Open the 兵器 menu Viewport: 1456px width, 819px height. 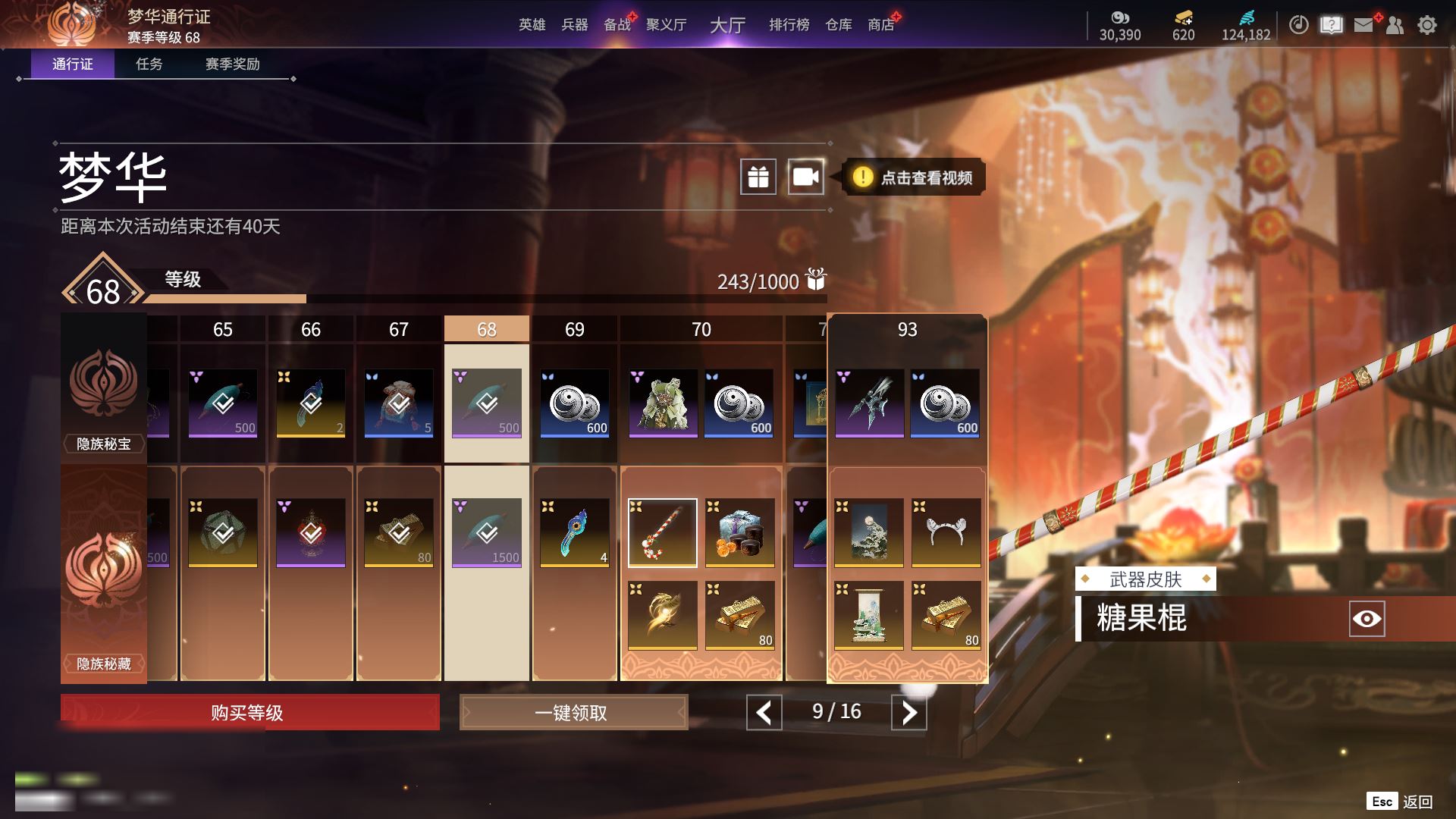tap(574, 25)
